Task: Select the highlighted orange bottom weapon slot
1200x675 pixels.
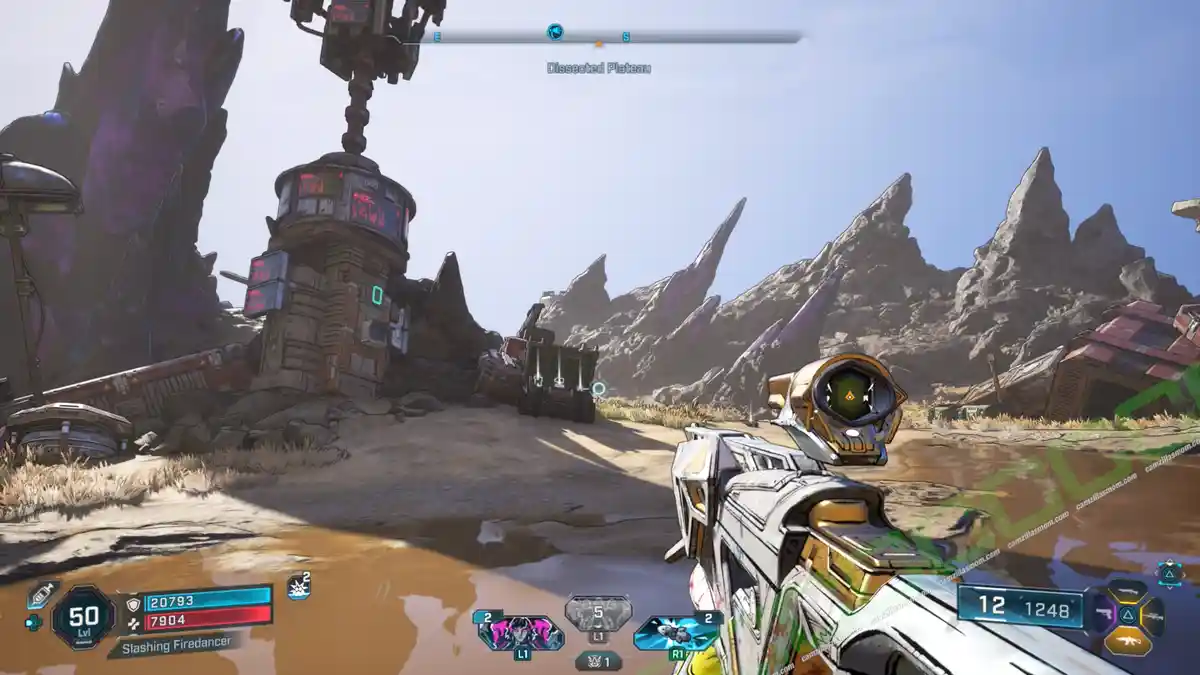Action: [1128, 639]
